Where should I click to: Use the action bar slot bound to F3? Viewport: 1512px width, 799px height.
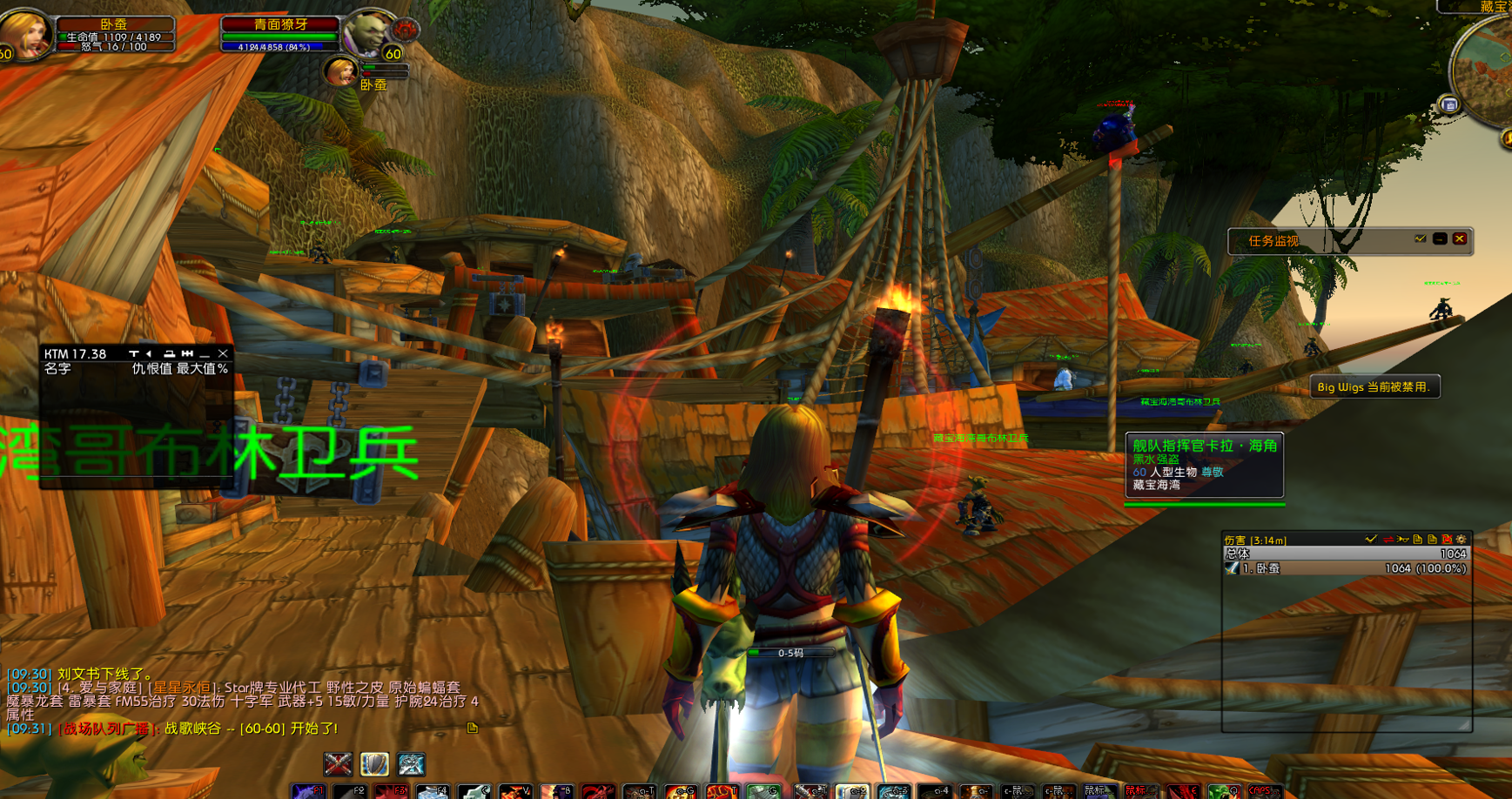[x=391, y=791]
